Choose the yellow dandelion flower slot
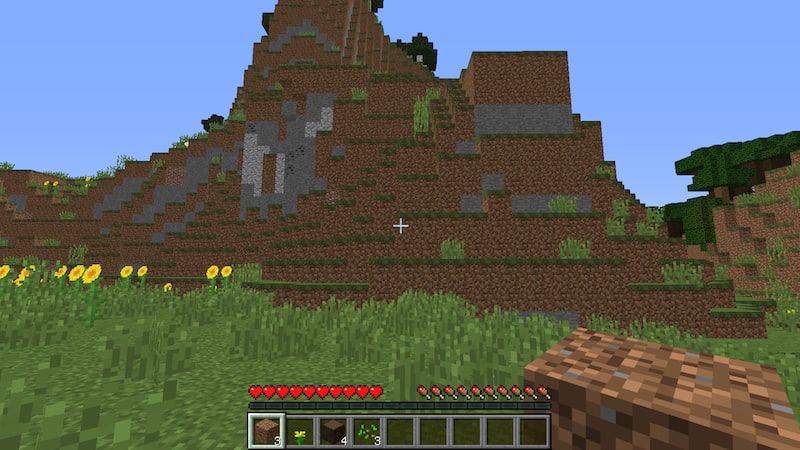Screen dimensions: 800x450 tap(300, 431)
